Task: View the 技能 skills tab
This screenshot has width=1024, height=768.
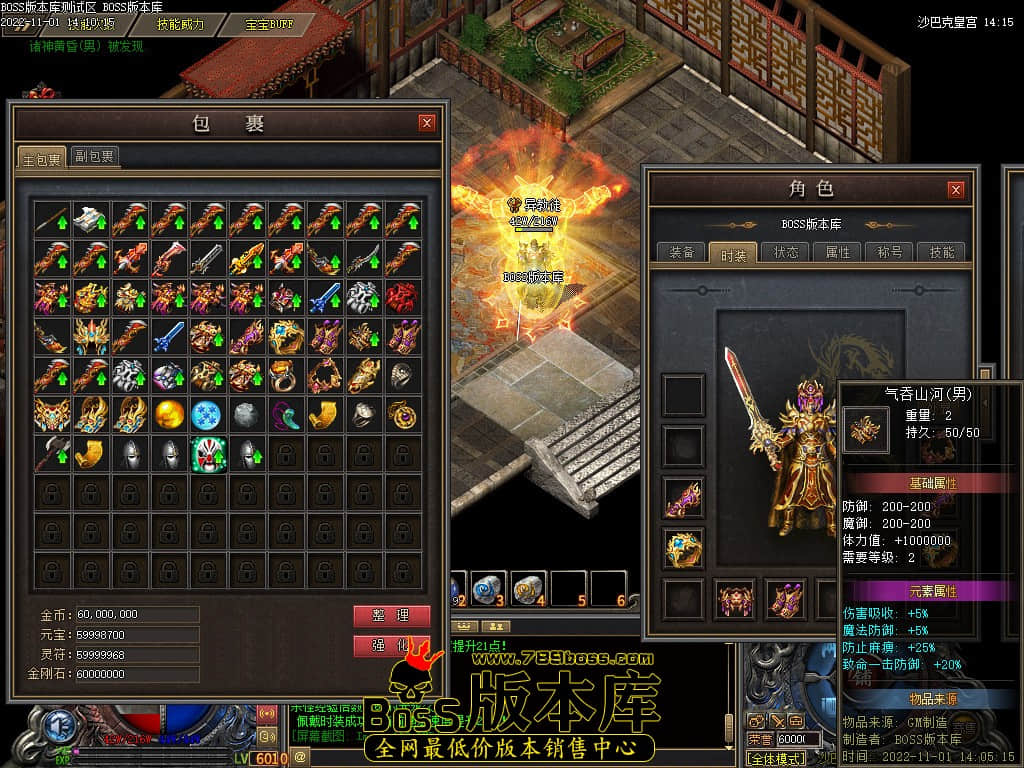Action: 942,252
